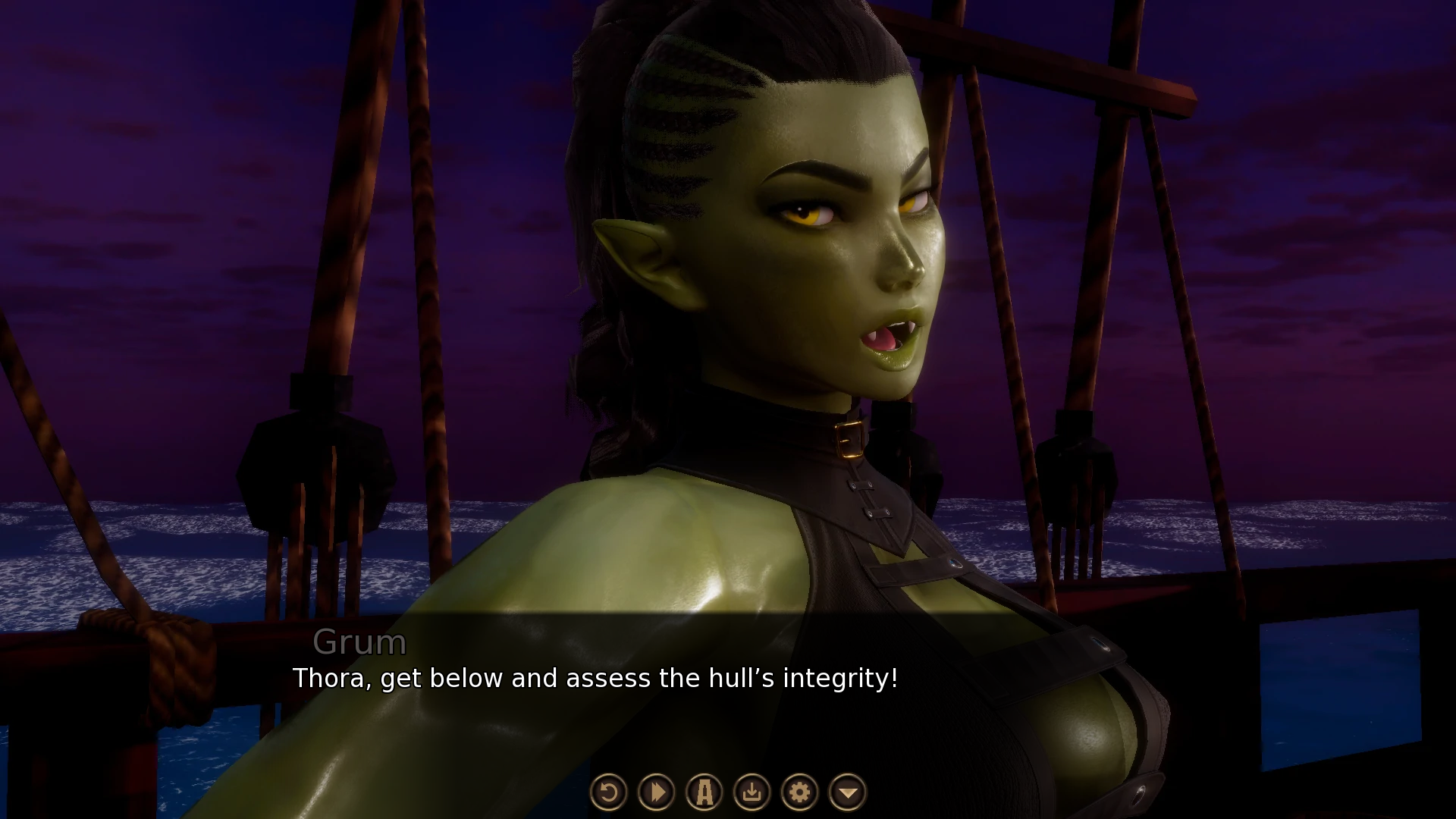This screenshot has width=1456, height=819.
Task: Open the save menu via download-tray icon
Action: 752,792
